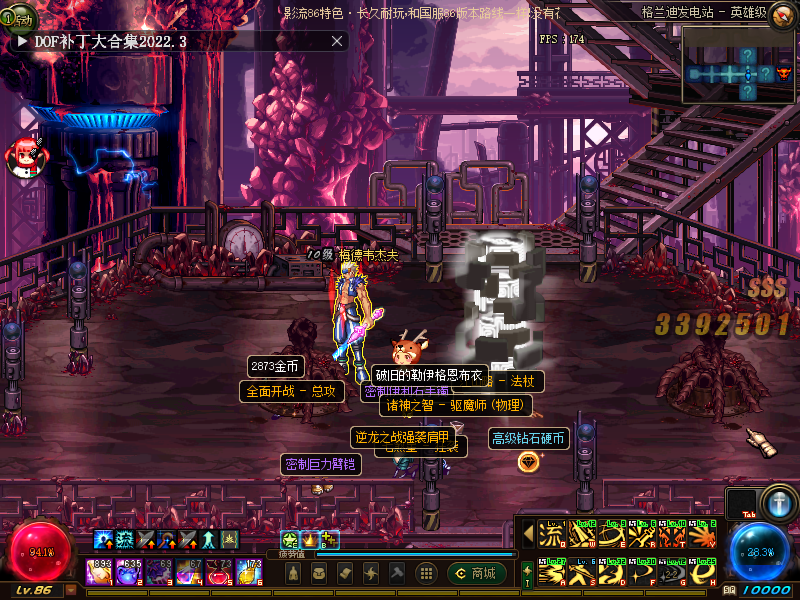The height and width of the screenshot is (600, 800).
Task: Close the DOF patch collection banner
Action: click(x=337, y=41)
